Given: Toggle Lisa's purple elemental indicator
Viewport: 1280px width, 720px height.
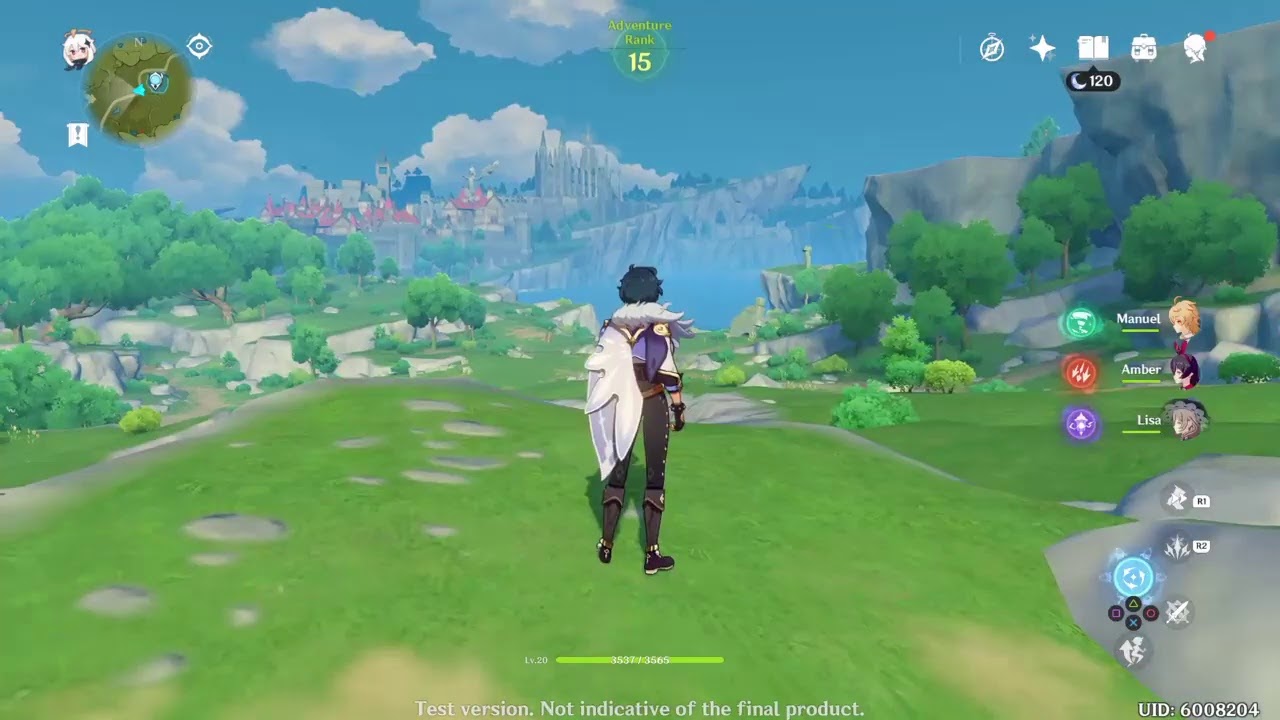Looking at the screenshot, I should point(1081,421).
